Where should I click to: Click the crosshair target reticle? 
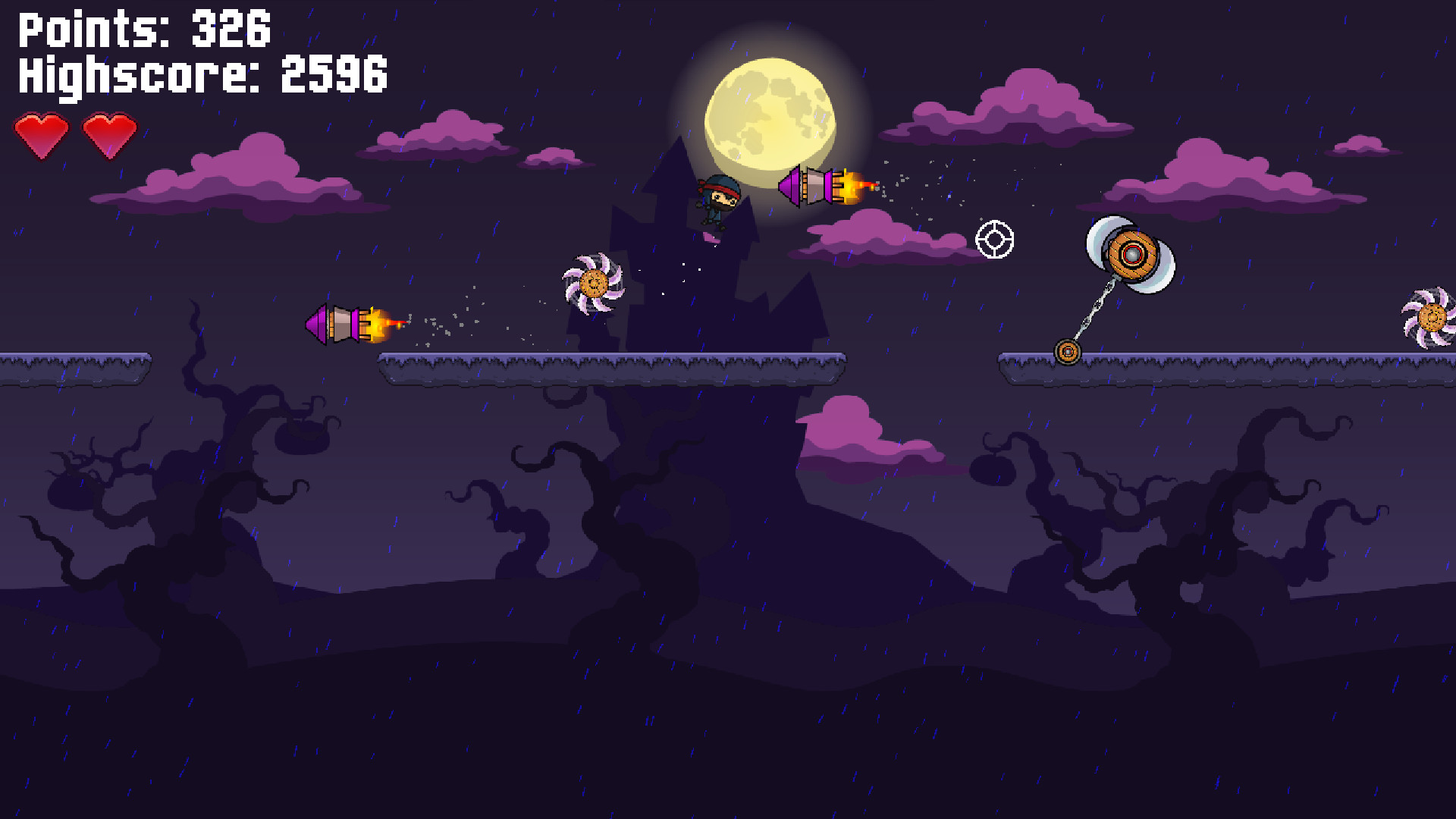coord(994,241)
